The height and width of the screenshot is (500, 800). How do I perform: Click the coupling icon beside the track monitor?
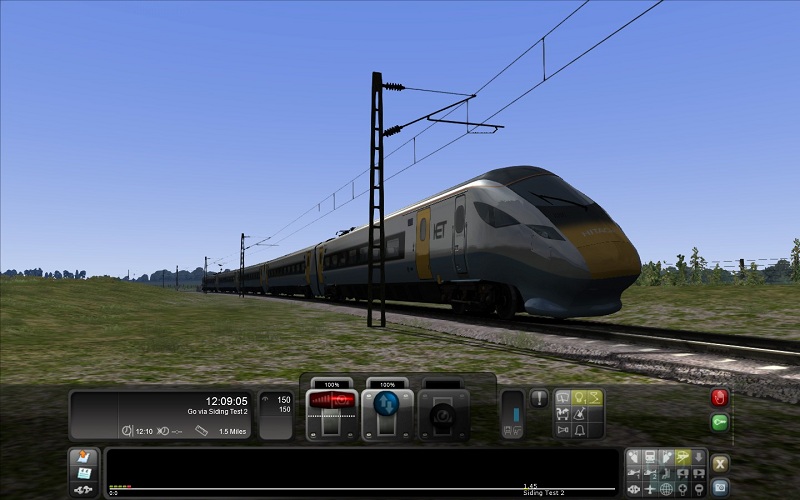(x=85, y=489)
